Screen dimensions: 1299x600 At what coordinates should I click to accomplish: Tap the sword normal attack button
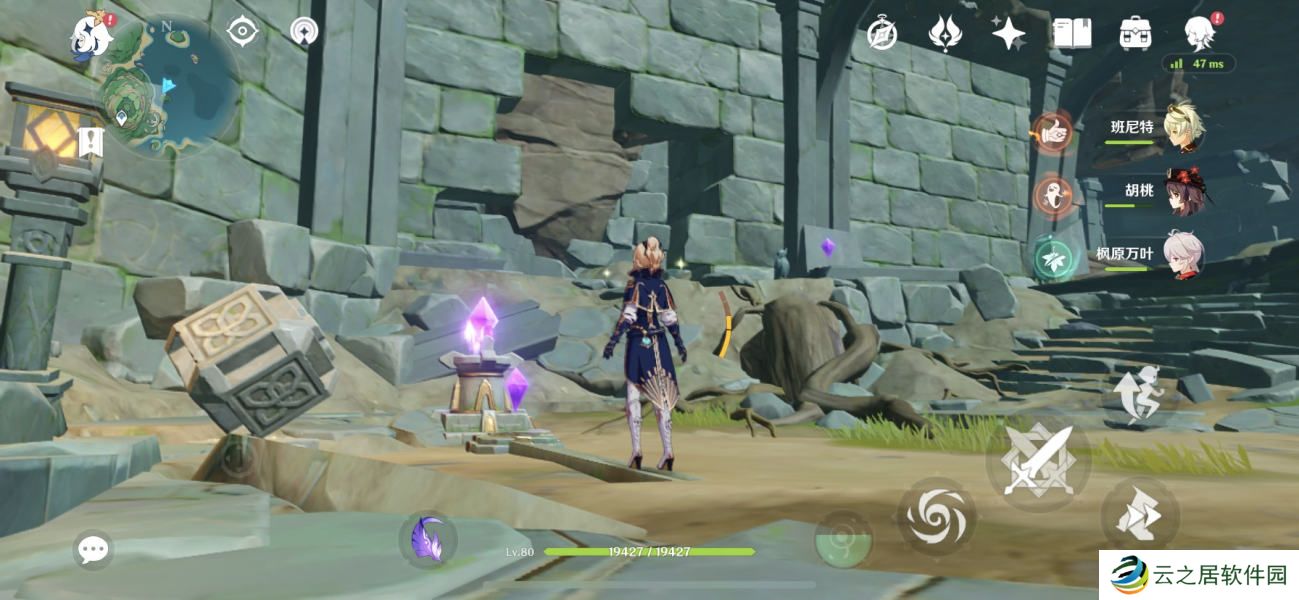[x=1037, y=462]
